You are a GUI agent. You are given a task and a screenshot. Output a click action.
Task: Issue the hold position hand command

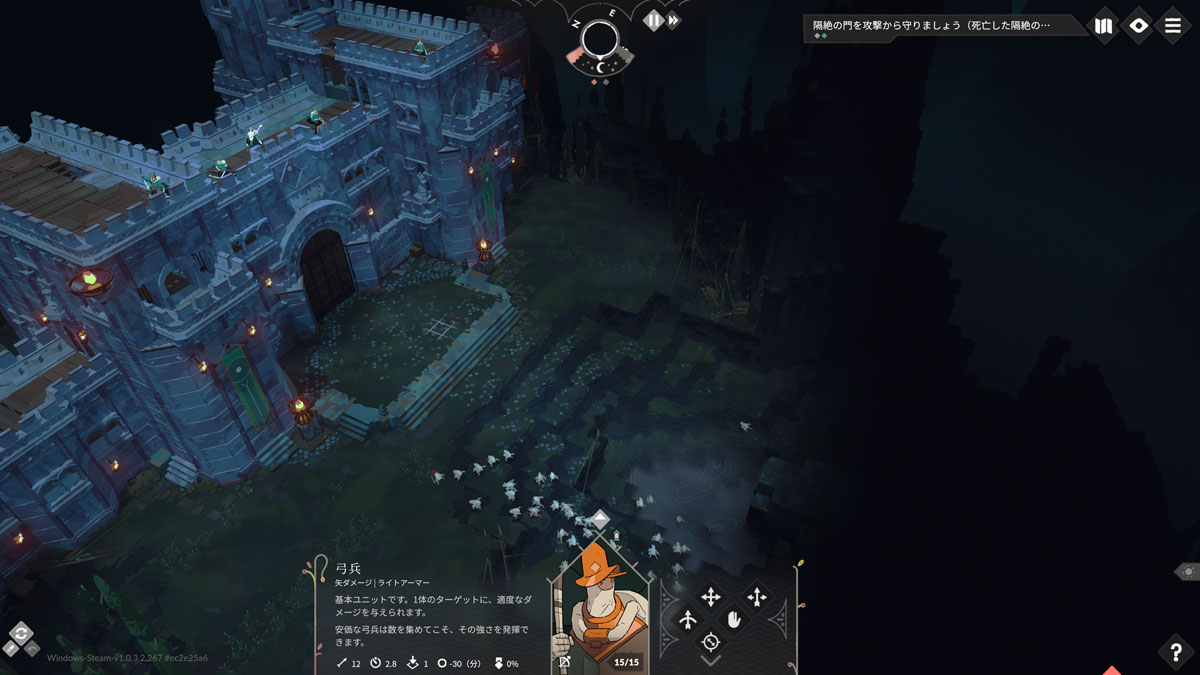734,621
